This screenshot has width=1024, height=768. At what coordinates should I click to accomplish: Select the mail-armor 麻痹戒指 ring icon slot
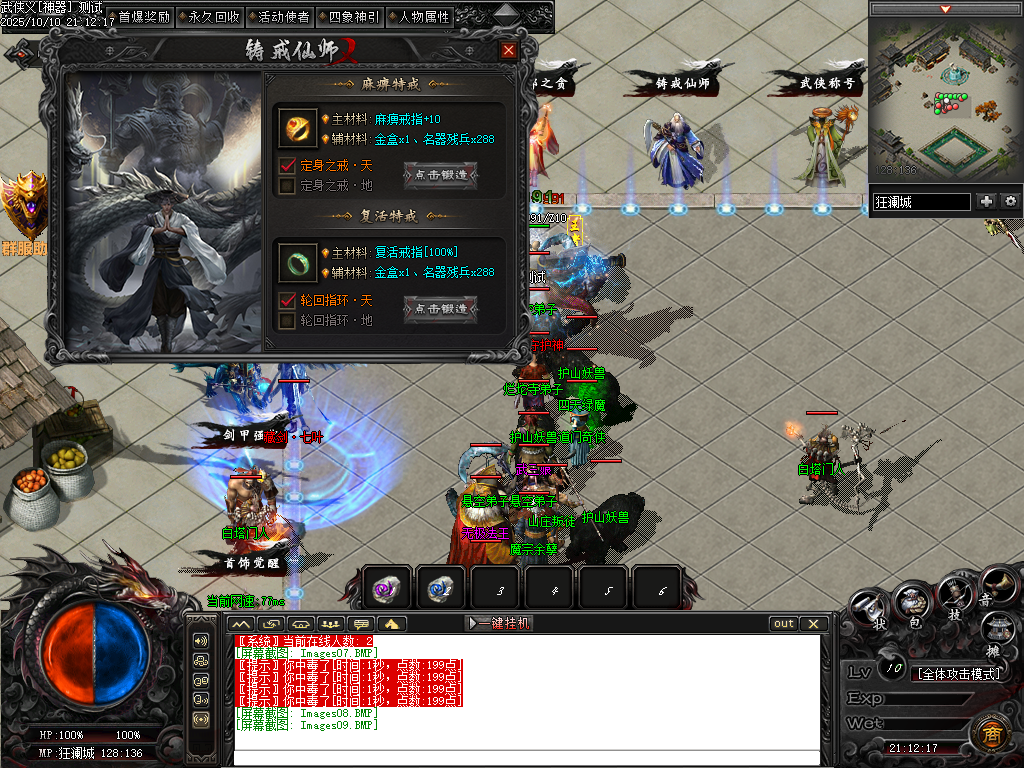[x=297, y=129]
